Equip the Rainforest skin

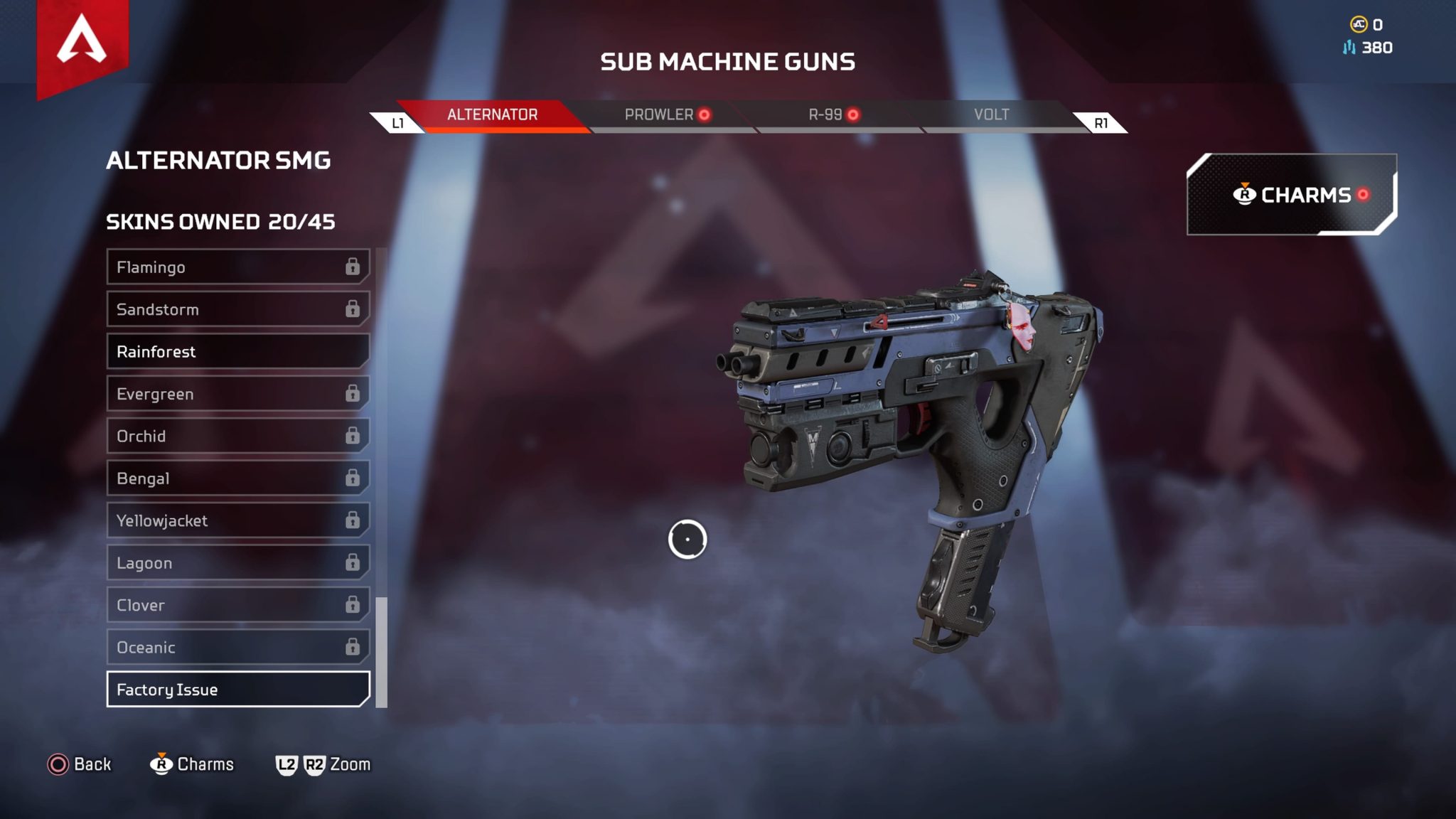[x=237, y=352]
